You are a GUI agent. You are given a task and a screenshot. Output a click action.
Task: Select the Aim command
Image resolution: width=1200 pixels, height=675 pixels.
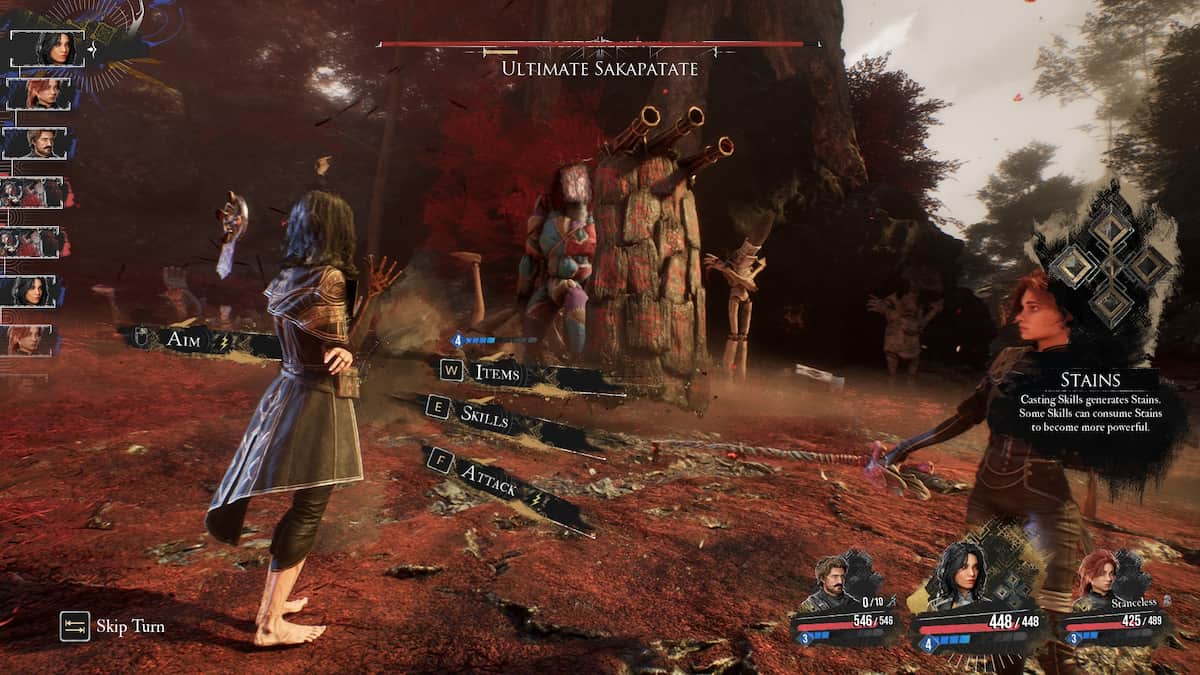coord(190,341)
